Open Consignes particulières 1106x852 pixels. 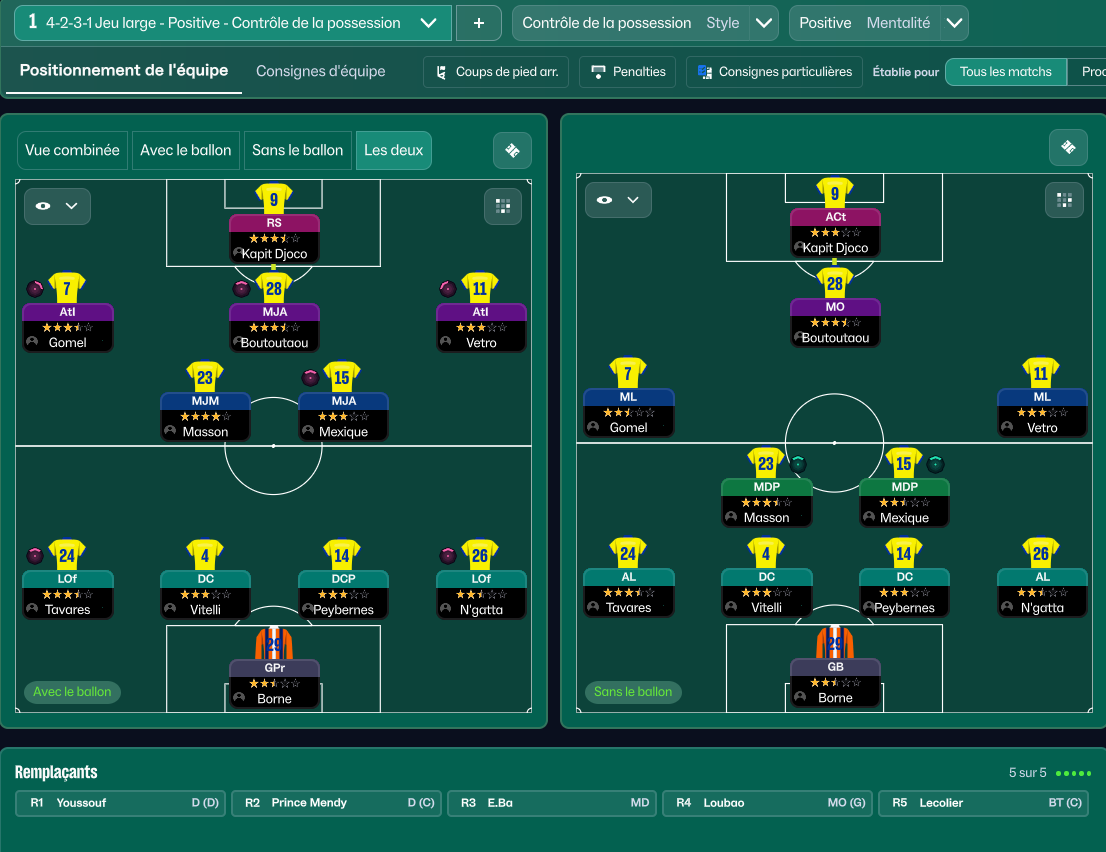[774, 72]
